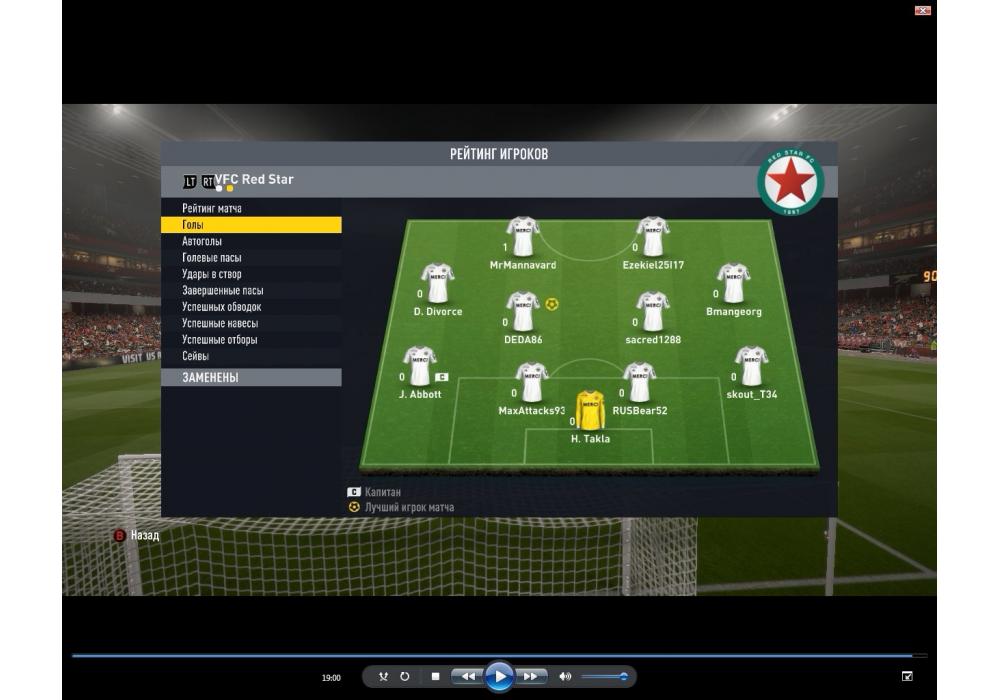Close the video player window
The width and height of the screenshot is (1000, 700).
pos(923,10)
